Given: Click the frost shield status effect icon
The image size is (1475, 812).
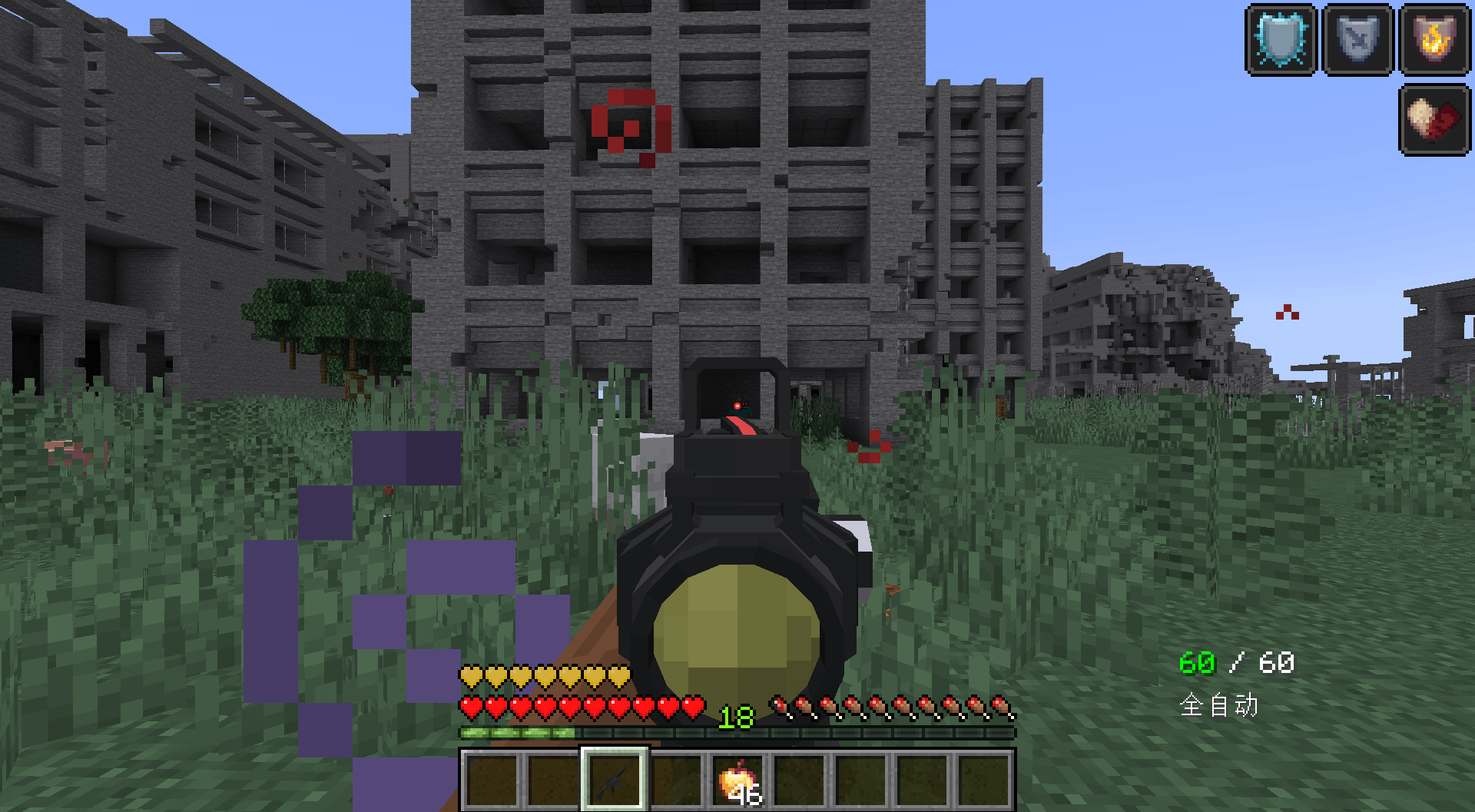Looking at the screenshot, I should tap(1281, 38).
